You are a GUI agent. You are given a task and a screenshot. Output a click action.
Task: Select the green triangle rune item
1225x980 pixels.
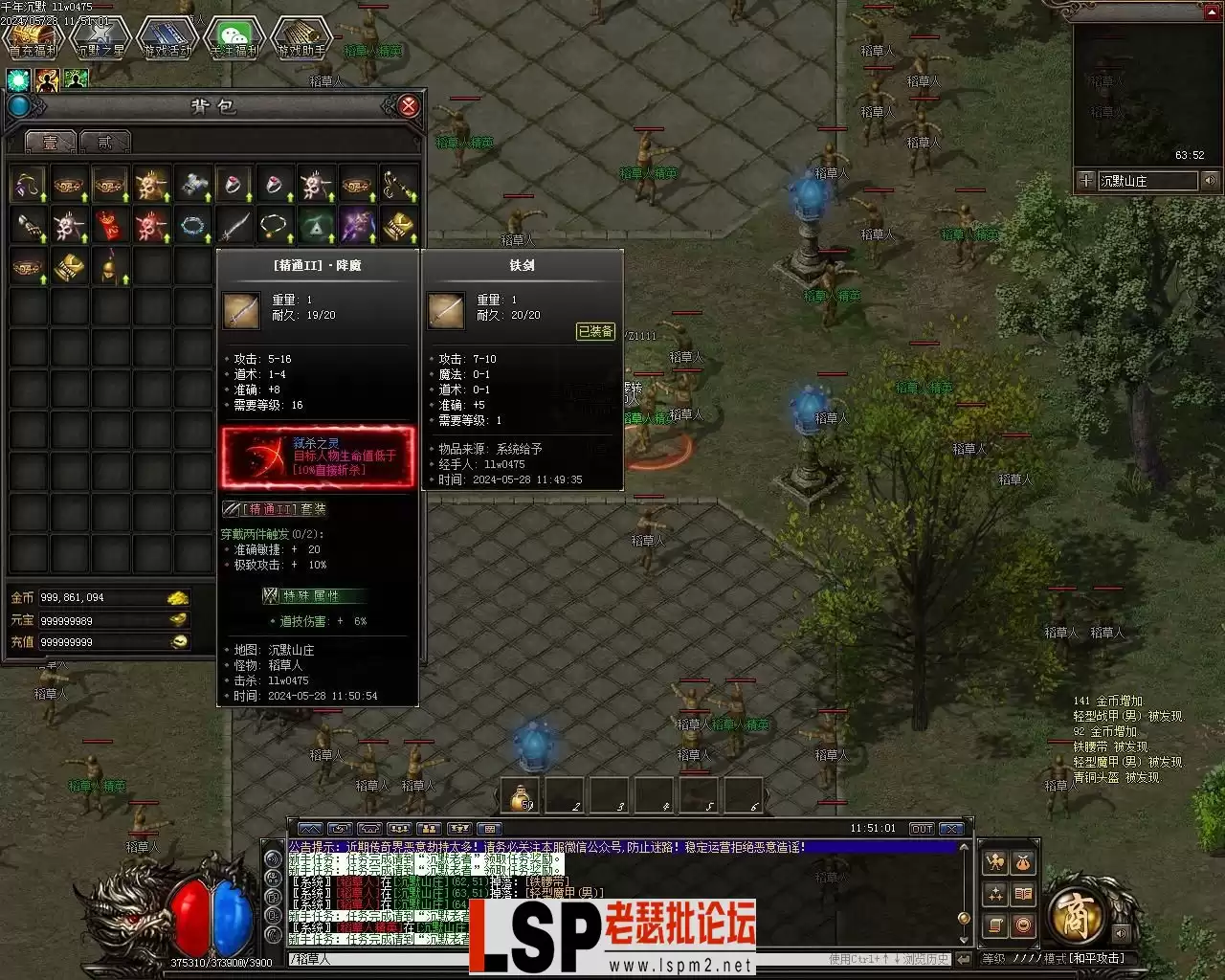click(317, 226)
